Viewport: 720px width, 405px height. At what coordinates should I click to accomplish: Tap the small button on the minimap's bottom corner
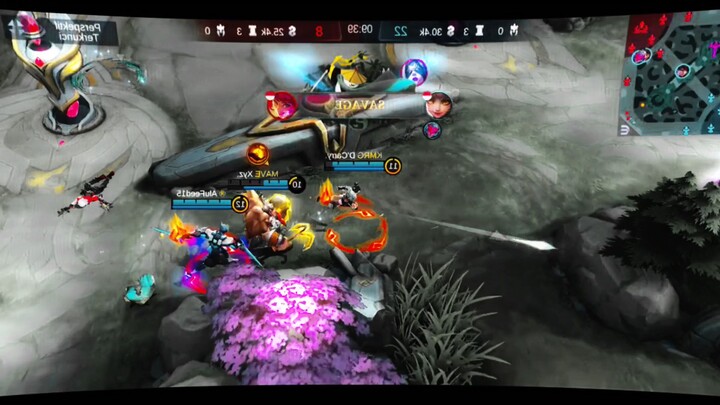[626, 128]
